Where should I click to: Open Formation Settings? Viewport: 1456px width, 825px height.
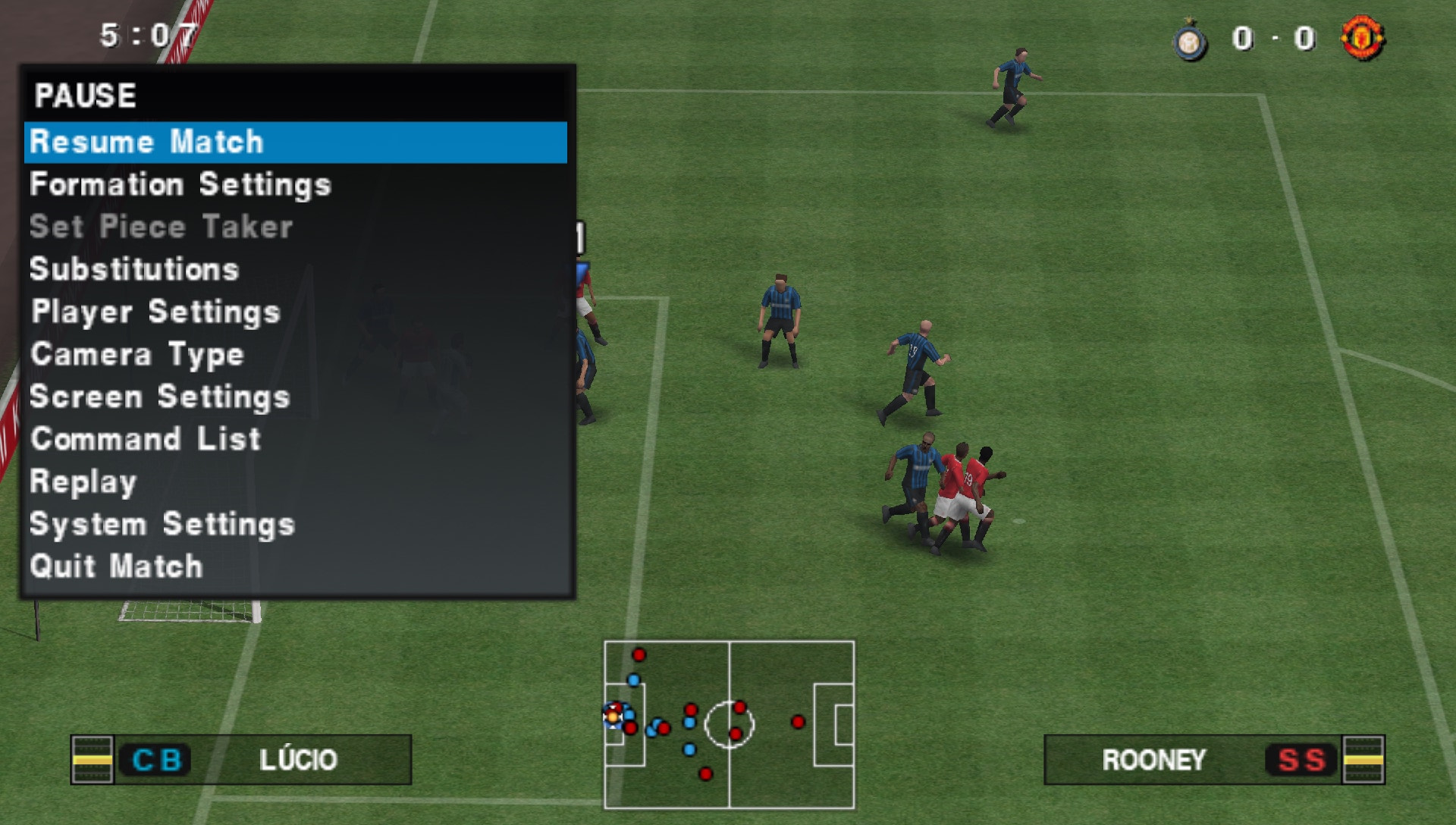179,184
